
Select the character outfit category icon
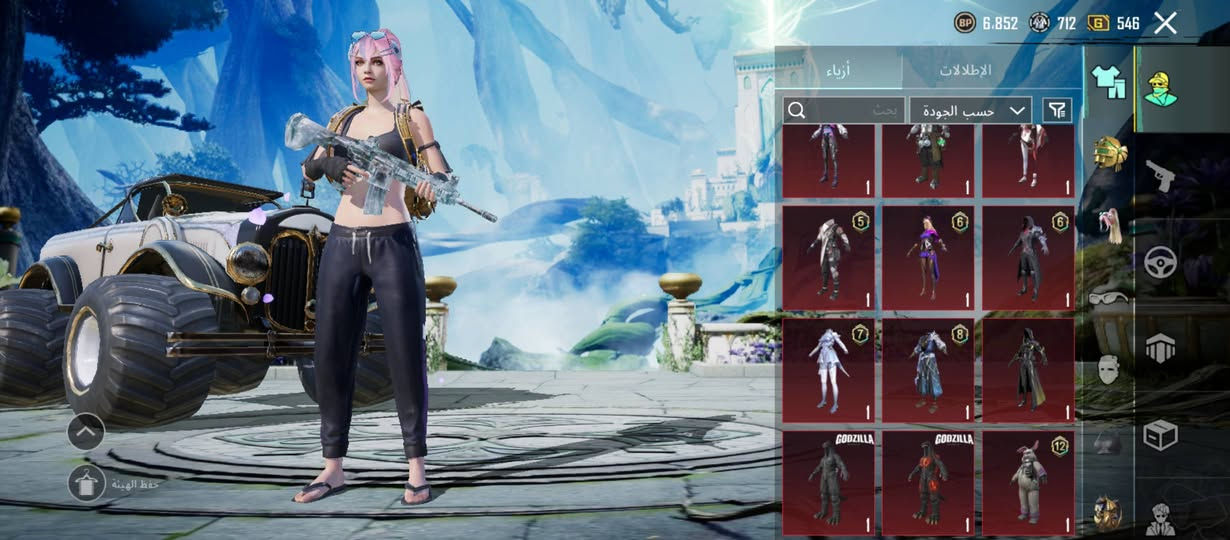click(x=1161, y=88)
